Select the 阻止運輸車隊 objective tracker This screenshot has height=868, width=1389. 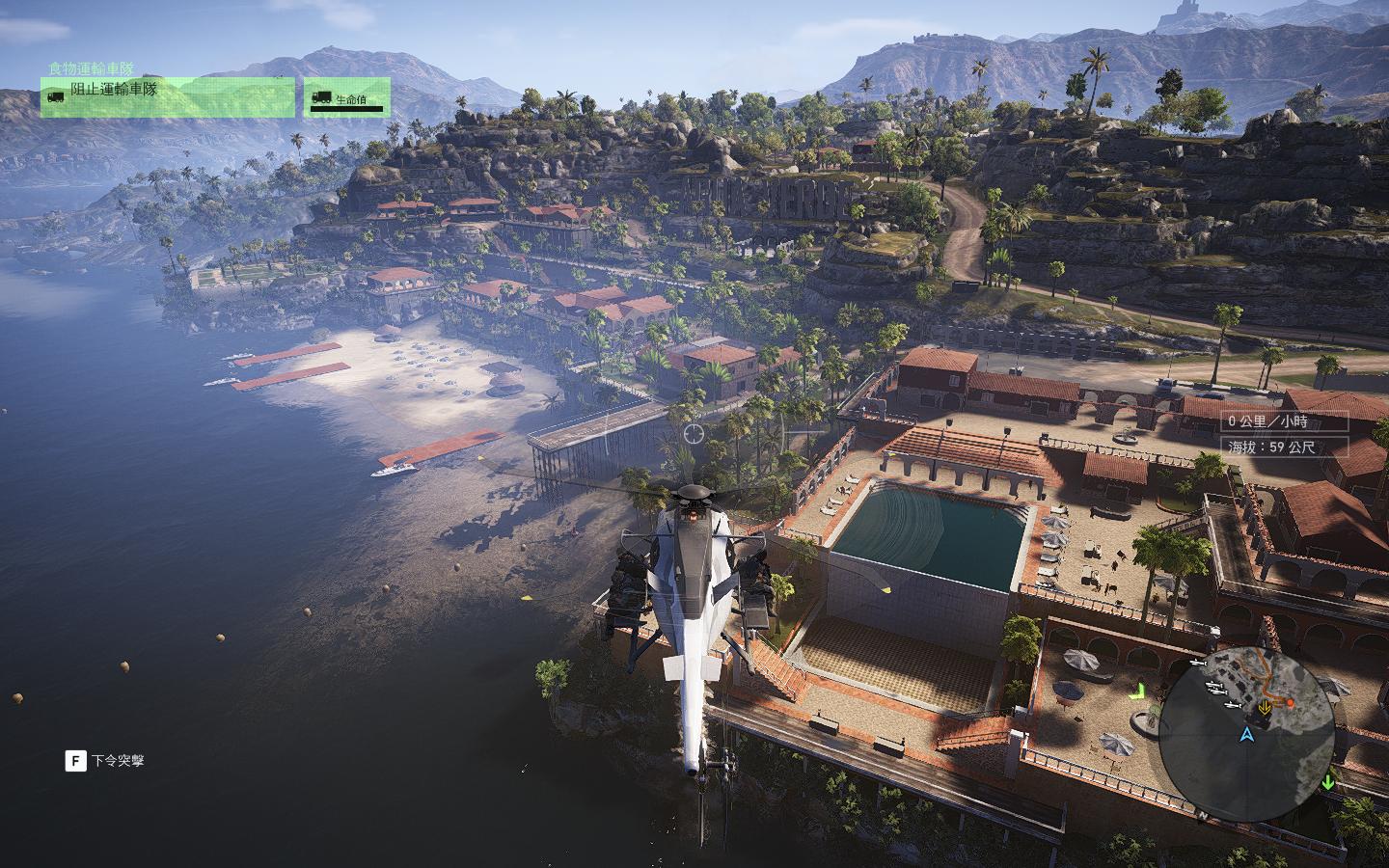coord(167,96)
